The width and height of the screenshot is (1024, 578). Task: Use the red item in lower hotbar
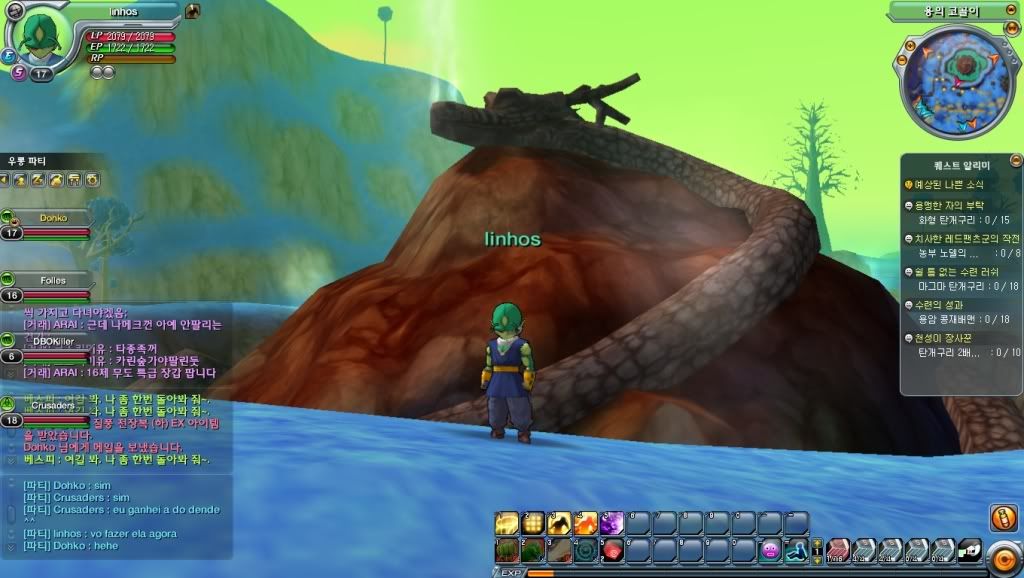coord(612,550)
